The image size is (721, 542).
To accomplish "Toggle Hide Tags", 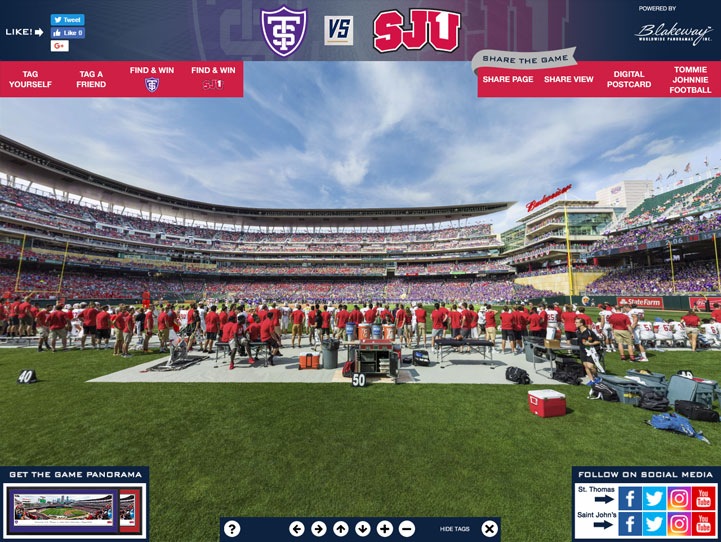I will click(454, 529).
